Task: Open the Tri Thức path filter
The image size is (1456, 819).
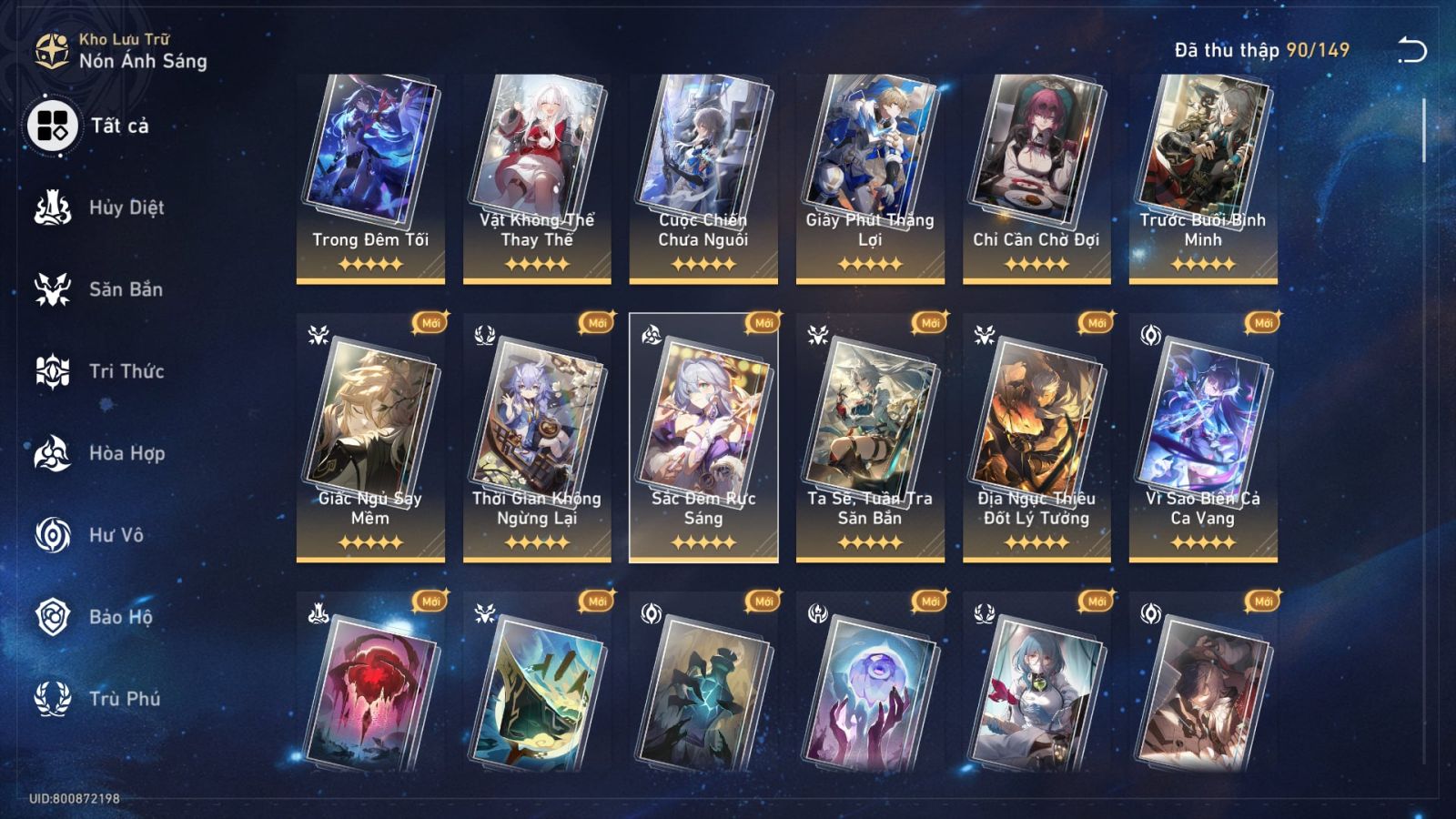Action: click(53, 371)
